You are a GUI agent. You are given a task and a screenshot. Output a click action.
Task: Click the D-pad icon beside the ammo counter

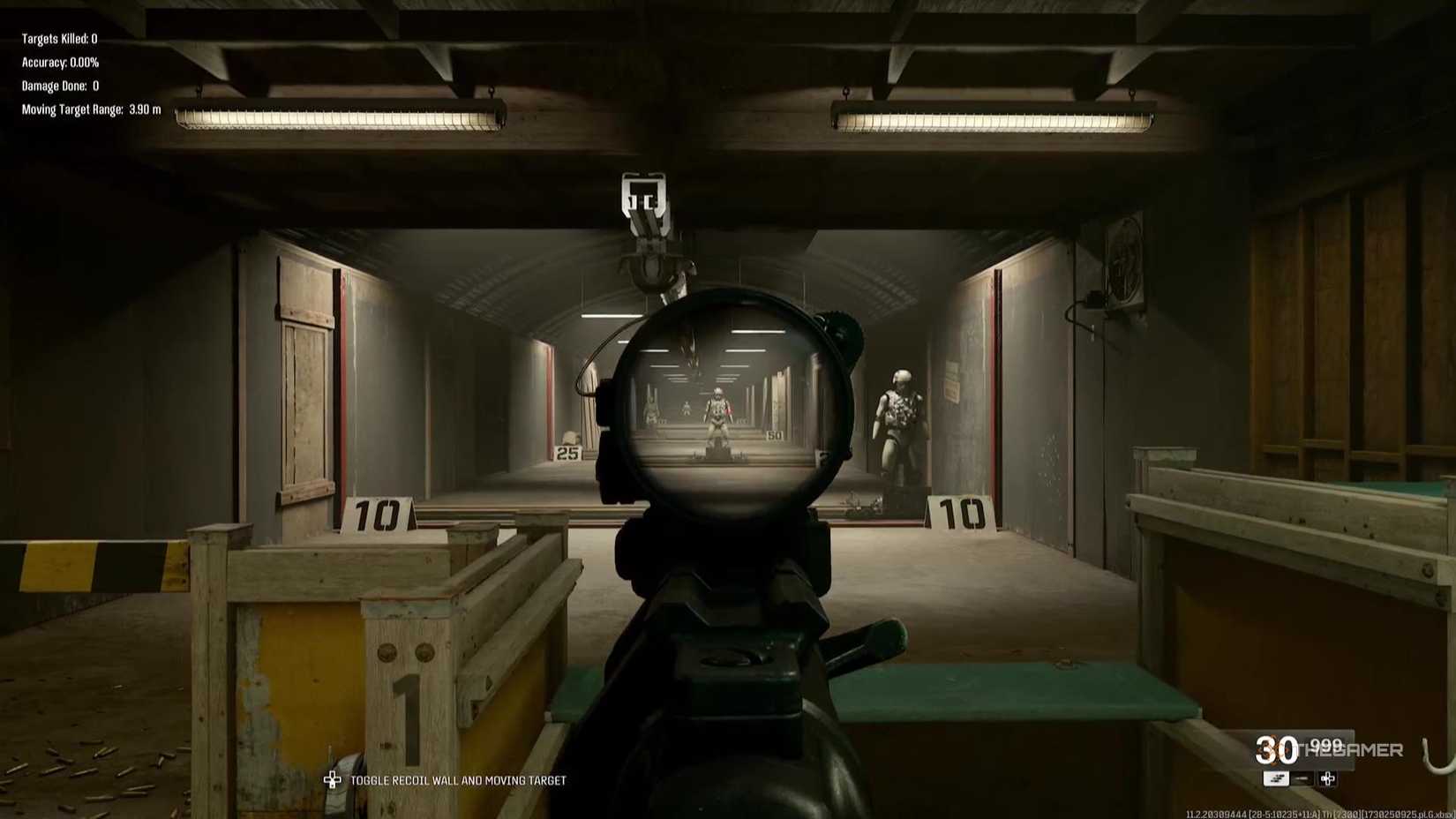click(x=1327, y=778)
